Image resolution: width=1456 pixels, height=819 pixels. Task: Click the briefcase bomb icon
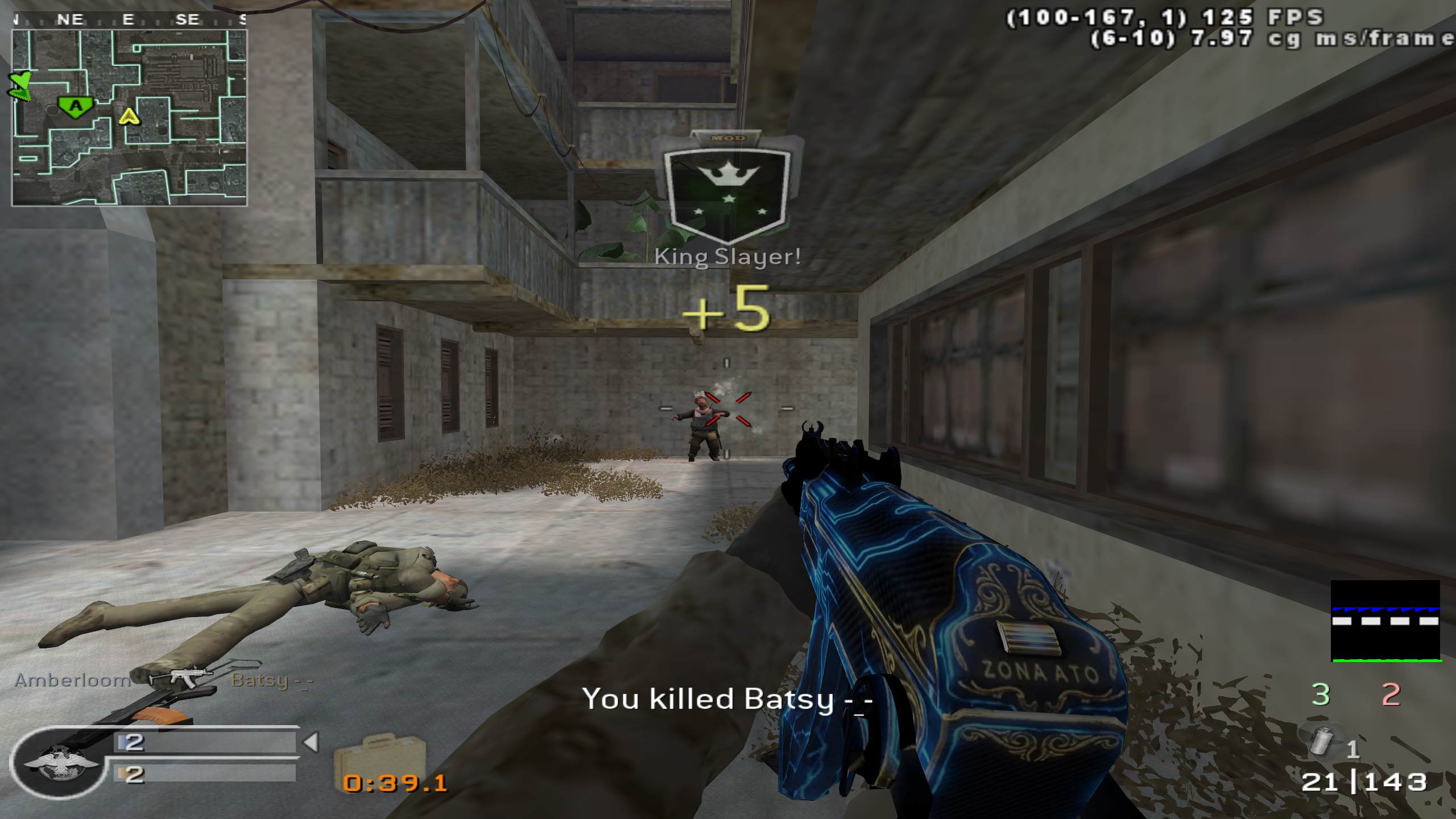coord(380,755)
